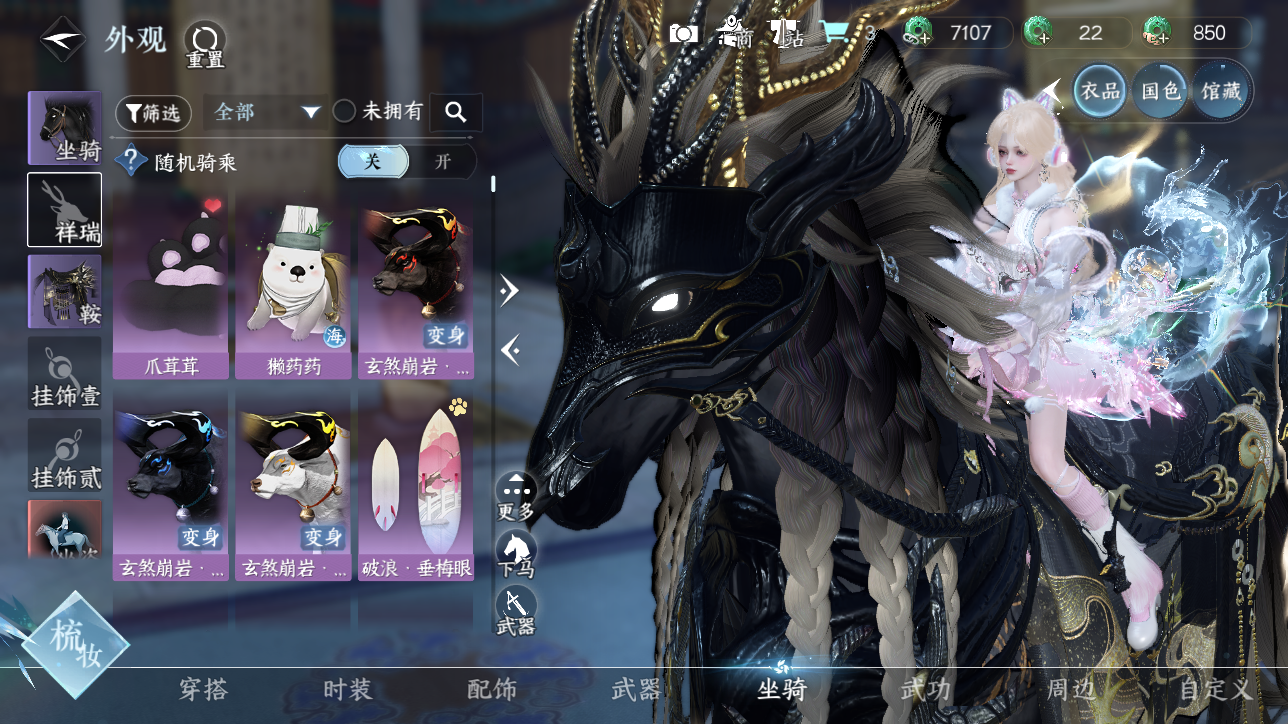
Task: Dismount using the 下马 button
Action: click(x=516, y=553)
